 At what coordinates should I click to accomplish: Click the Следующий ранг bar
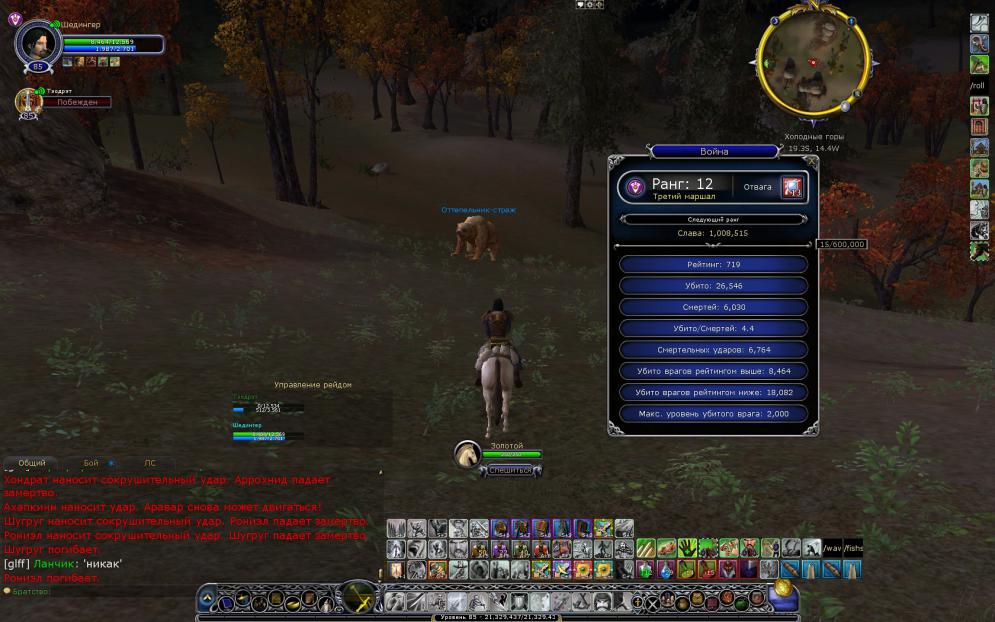(712, 219)
